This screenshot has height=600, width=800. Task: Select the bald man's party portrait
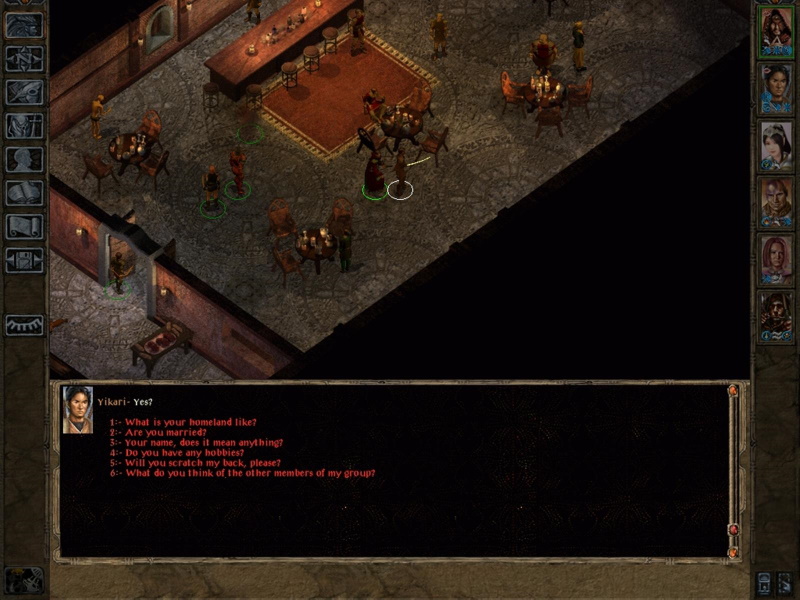(775, 203)
